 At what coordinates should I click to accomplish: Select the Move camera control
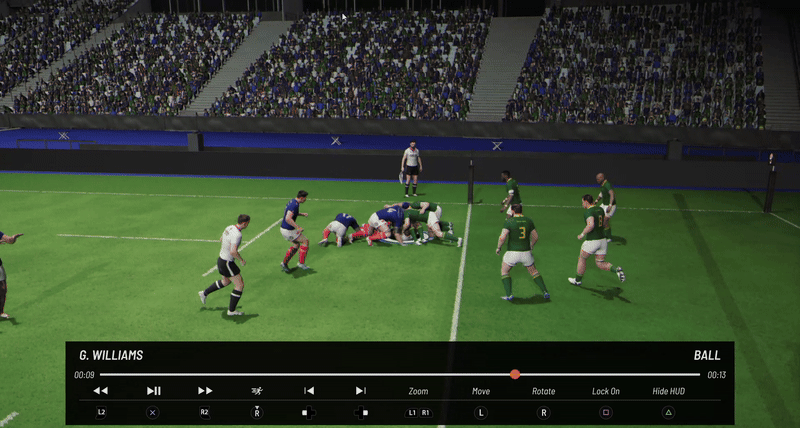pyautogui.click(x=481, y=391)
